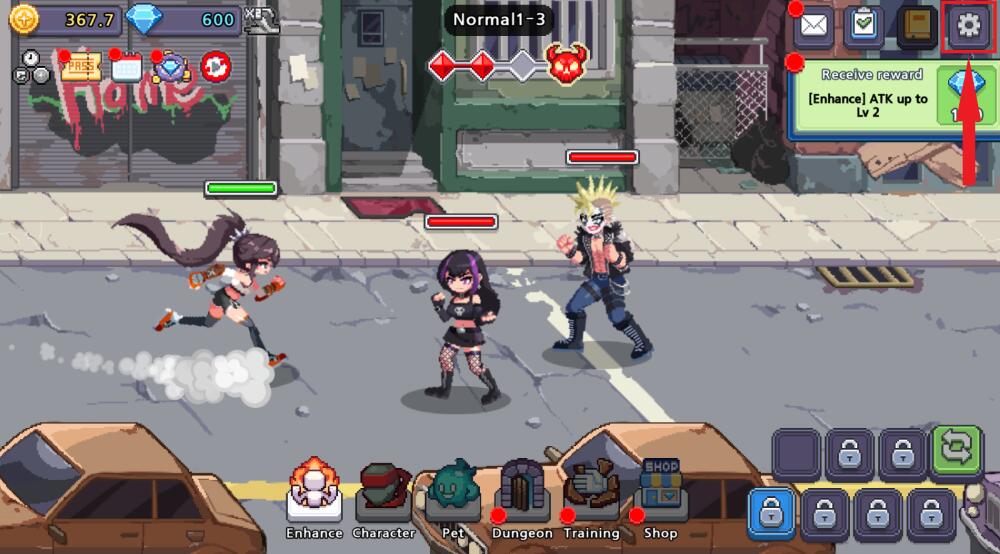Tap the red play-button ad icon
This screenshot has width=1000, height=554.
click(x=216, y=67)
